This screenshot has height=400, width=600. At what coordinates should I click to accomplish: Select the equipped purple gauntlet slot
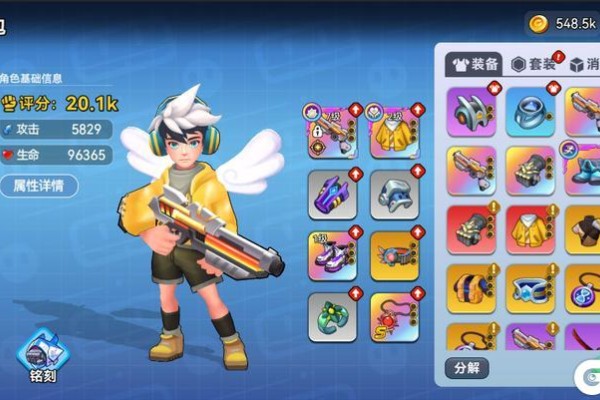[333, 193]
